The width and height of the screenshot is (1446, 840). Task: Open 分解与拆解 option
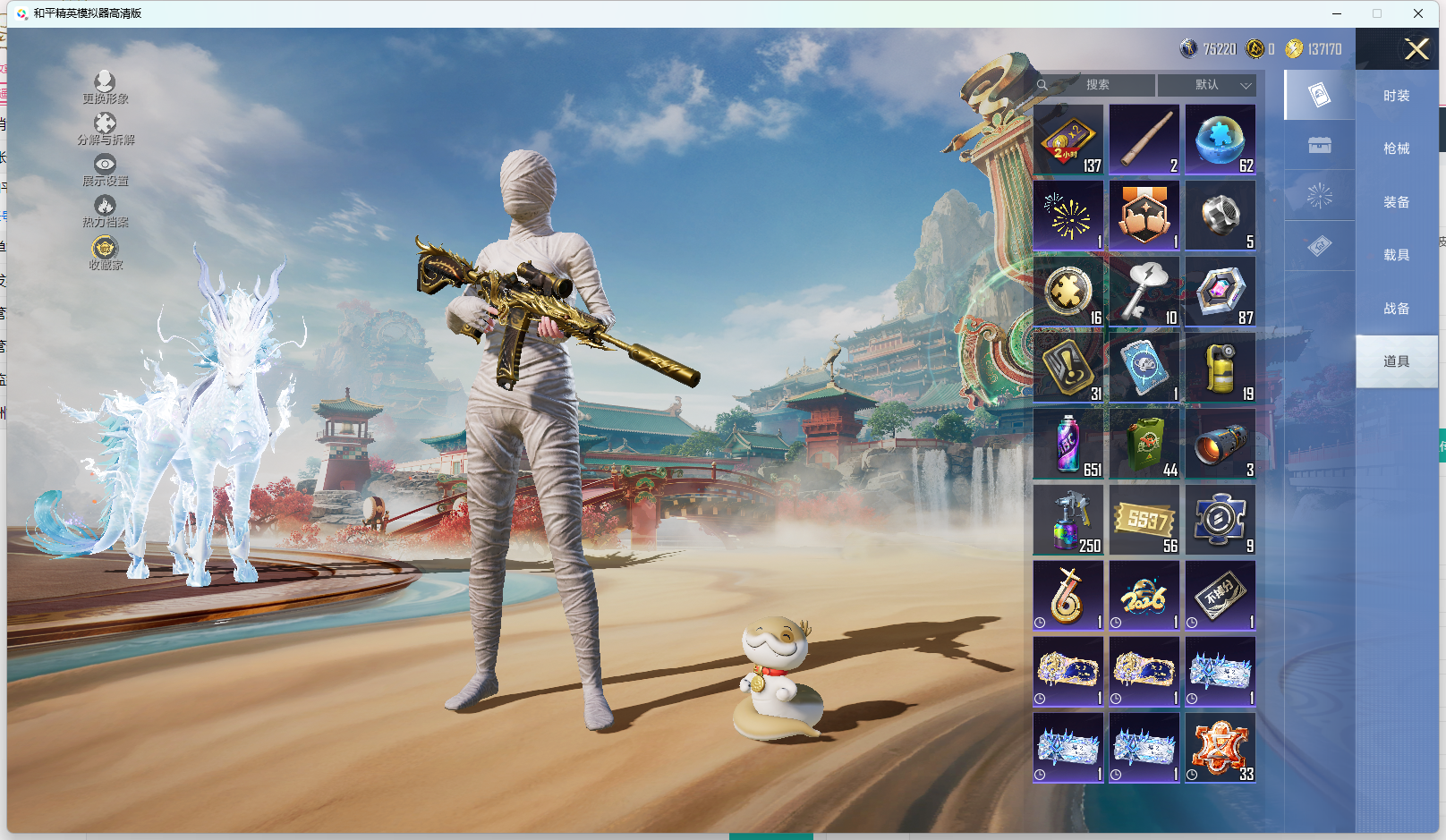point(105,128)
